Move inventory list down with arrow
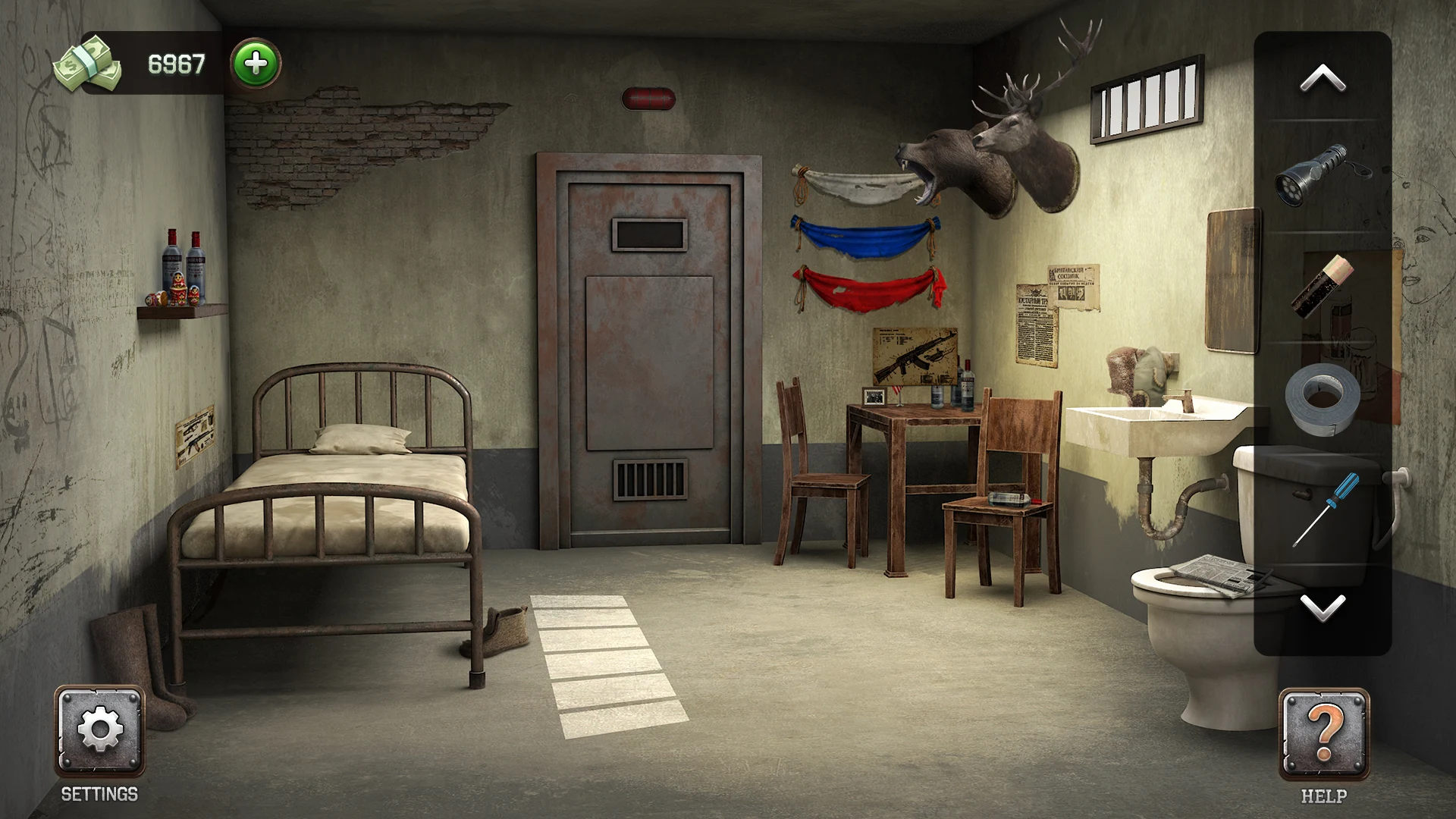The height and width of the screenshot is (819, 1456). (x=1323, y=607)
